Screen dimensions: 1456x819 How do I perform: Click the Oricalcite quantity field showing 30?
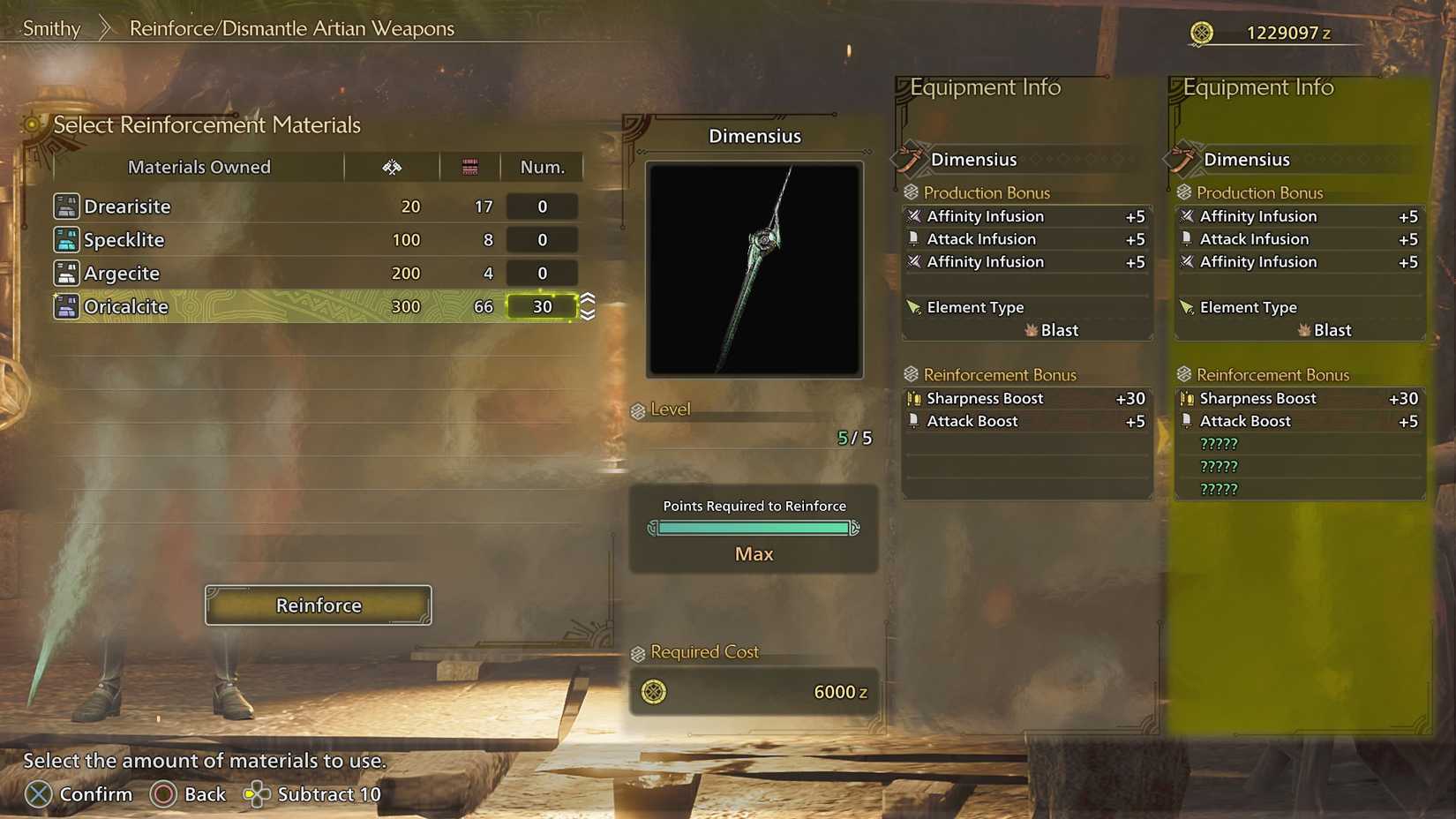coord(541,306)
